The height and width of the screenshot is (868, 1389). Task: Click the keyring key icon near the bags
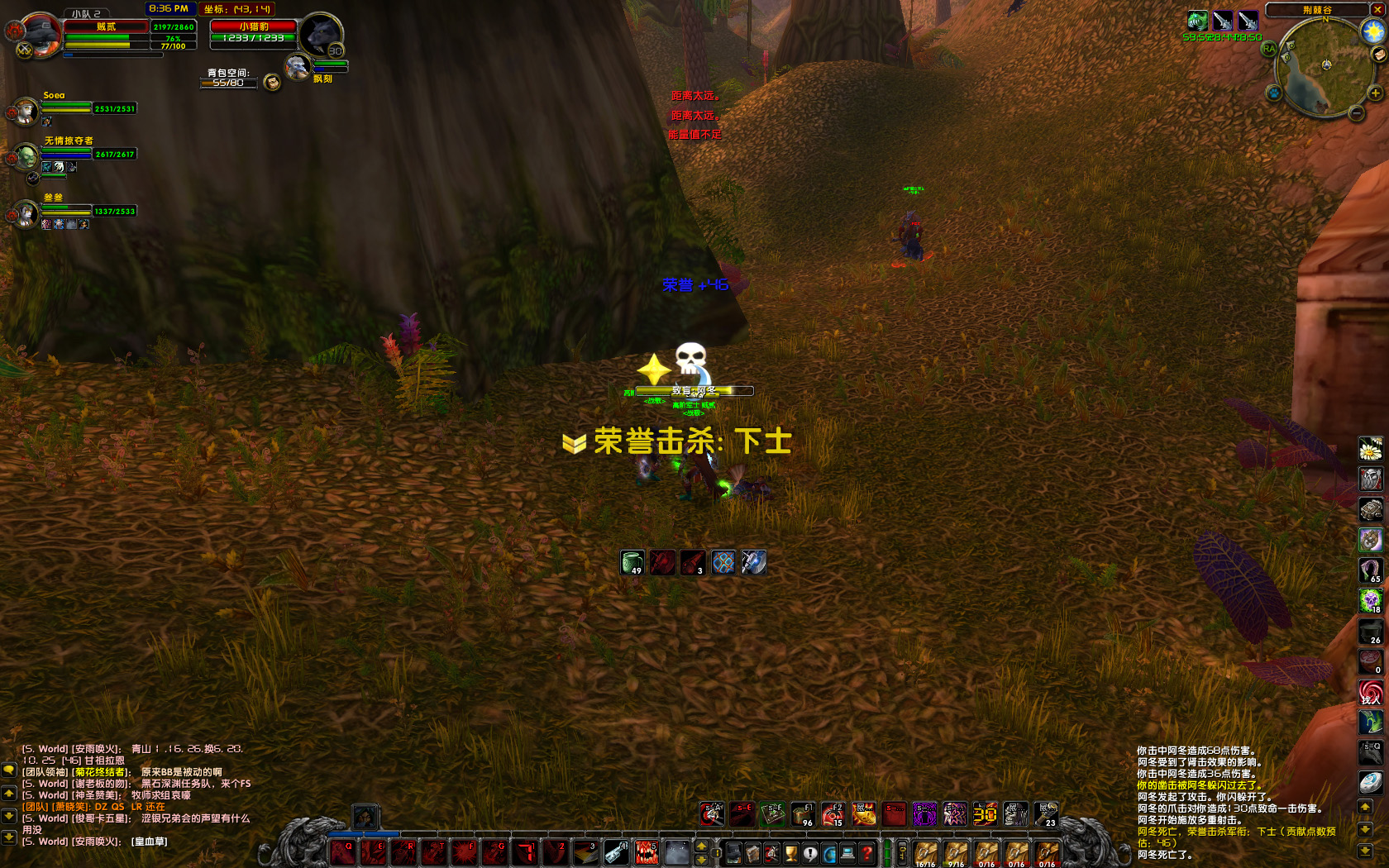point(903,851)
